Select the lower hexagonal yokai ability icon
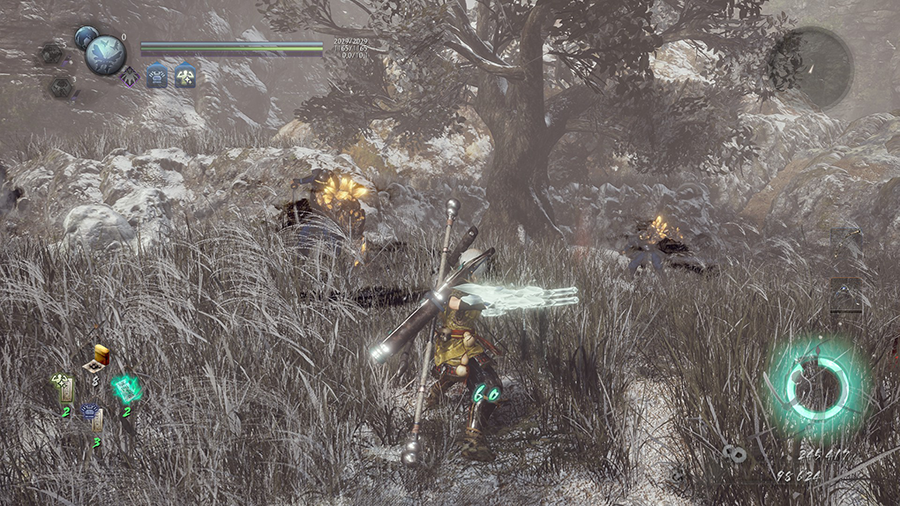 click(x=62, y=87)
